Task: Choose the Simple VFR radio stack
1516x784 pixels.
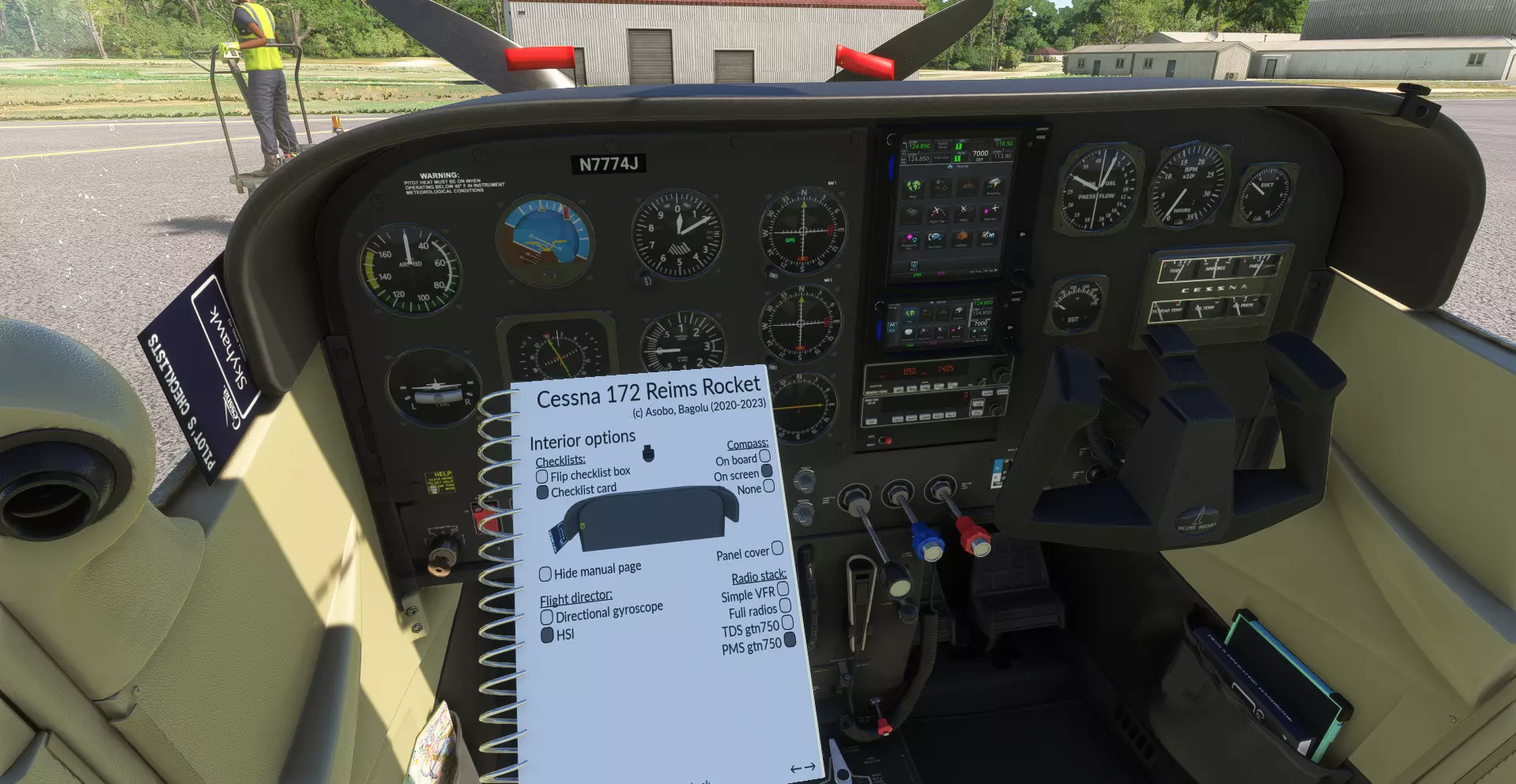Action: (783, 589)
